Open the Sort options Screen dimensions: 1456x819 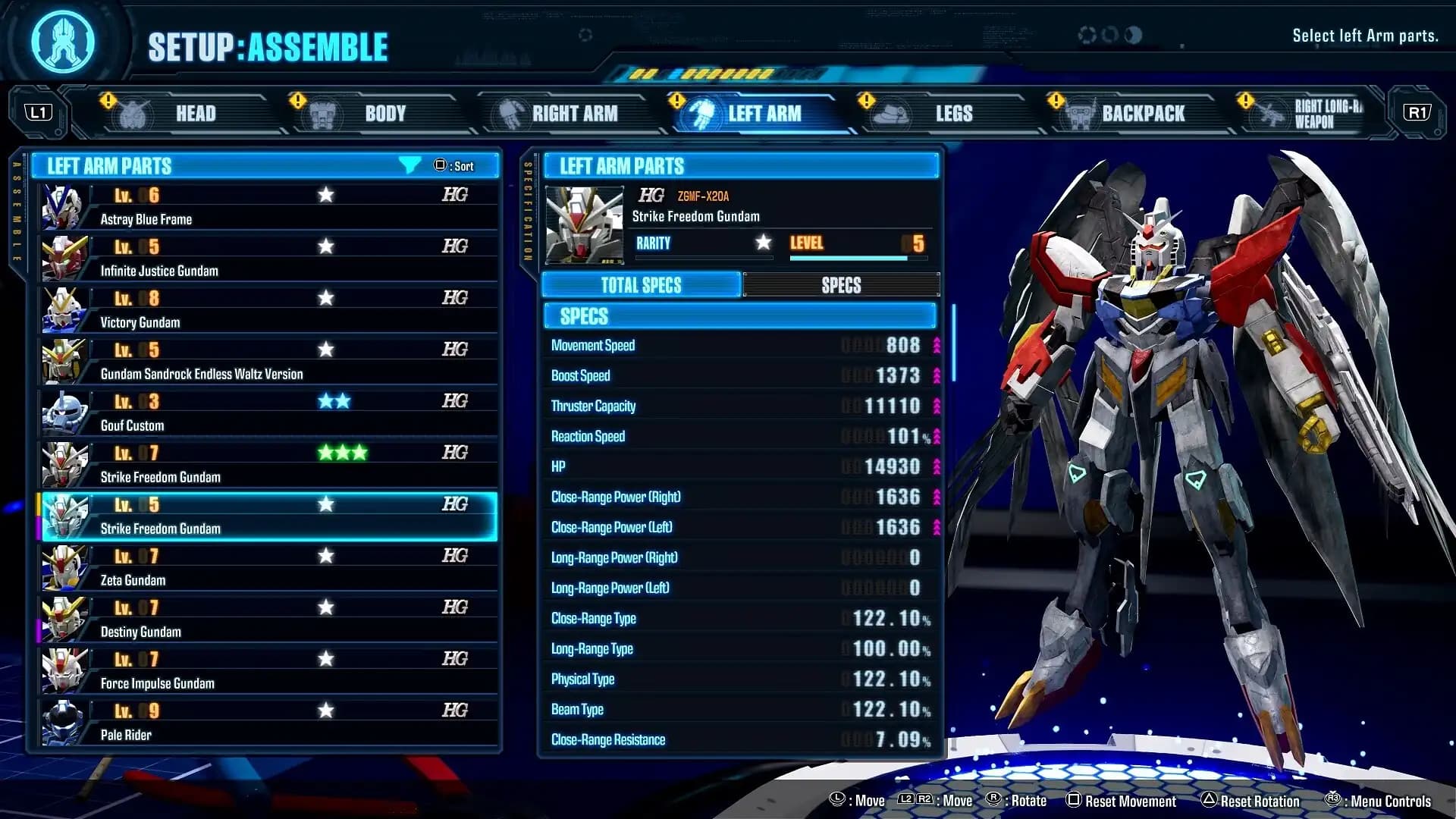pos(455,165)
